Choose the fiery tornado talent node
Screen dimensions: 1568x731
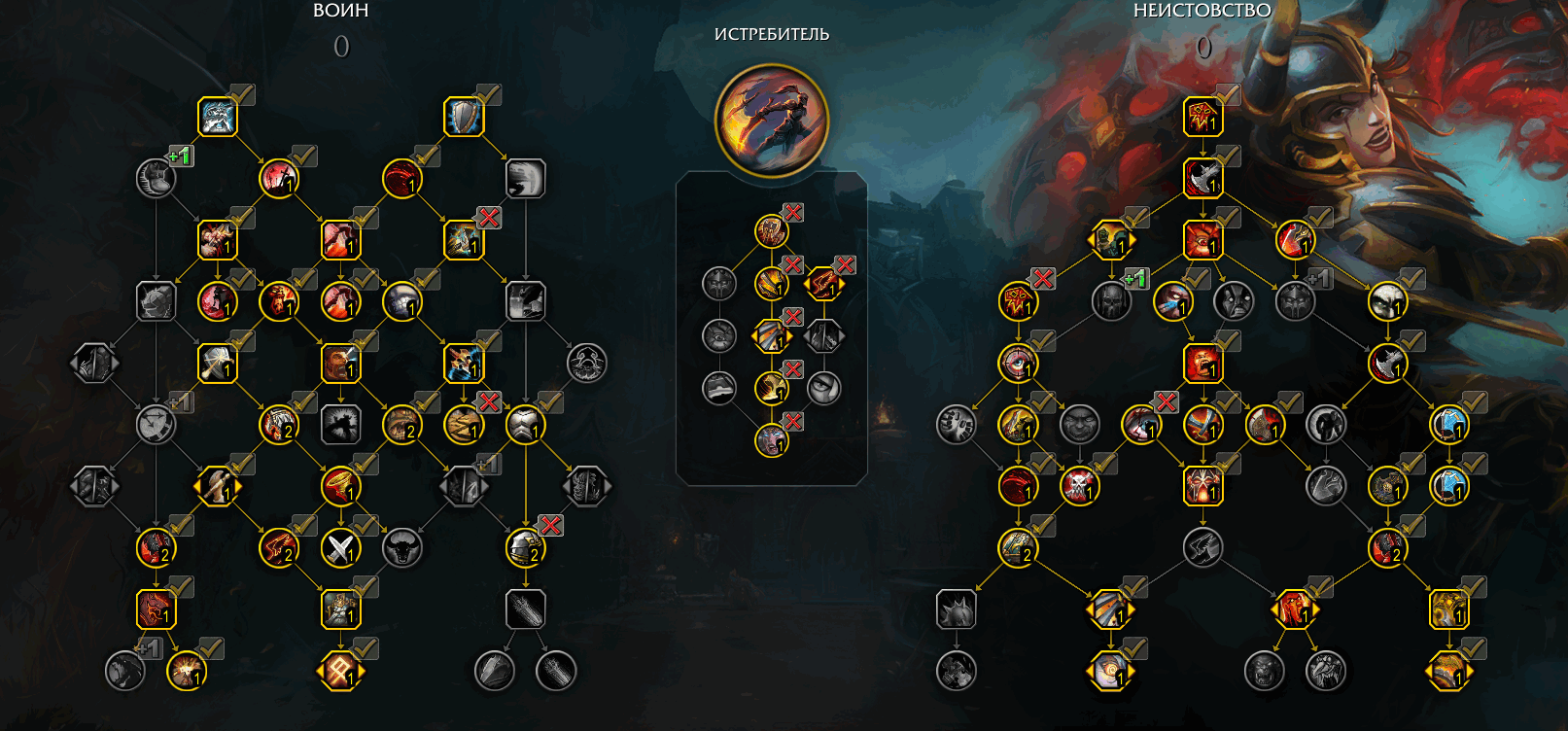(x=340, y=486)
